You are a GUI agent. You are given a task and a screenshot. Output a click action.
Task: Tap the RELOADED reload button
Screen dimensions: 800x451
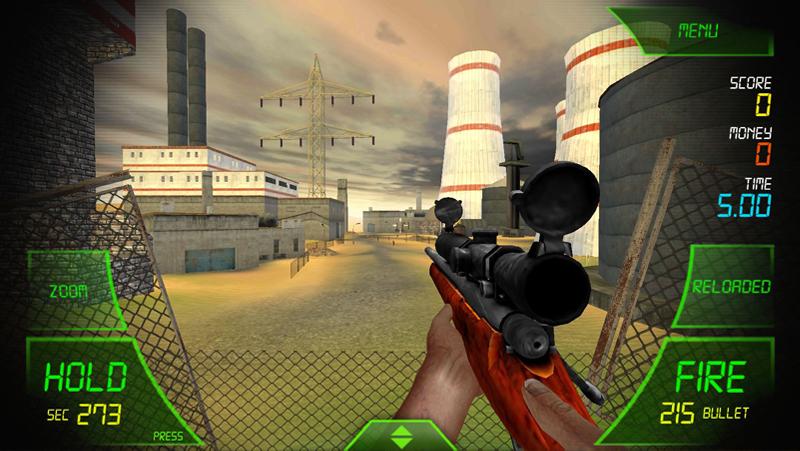(732, 287)
